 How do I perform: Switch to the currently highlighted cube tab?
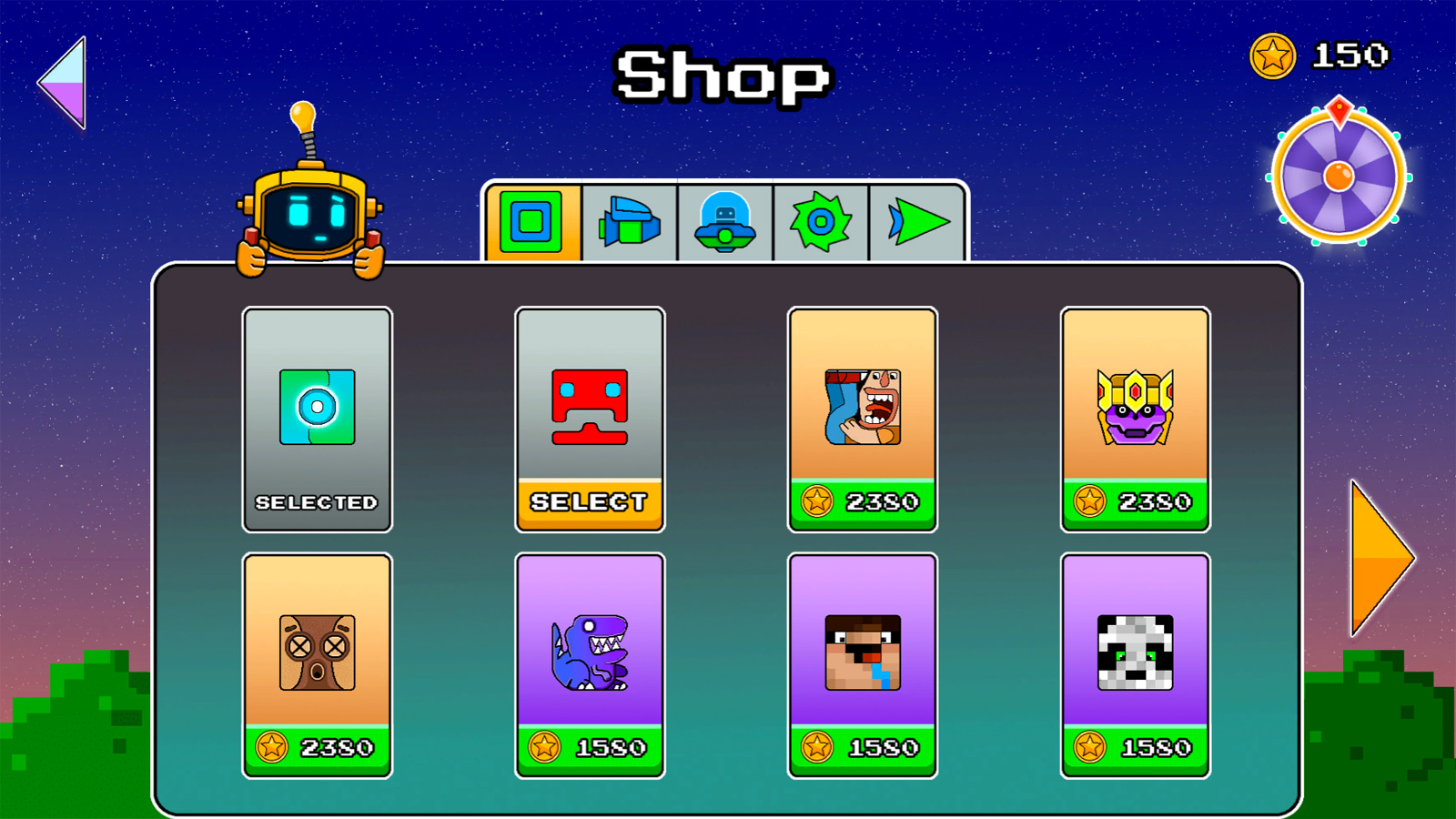pos(532,221)
